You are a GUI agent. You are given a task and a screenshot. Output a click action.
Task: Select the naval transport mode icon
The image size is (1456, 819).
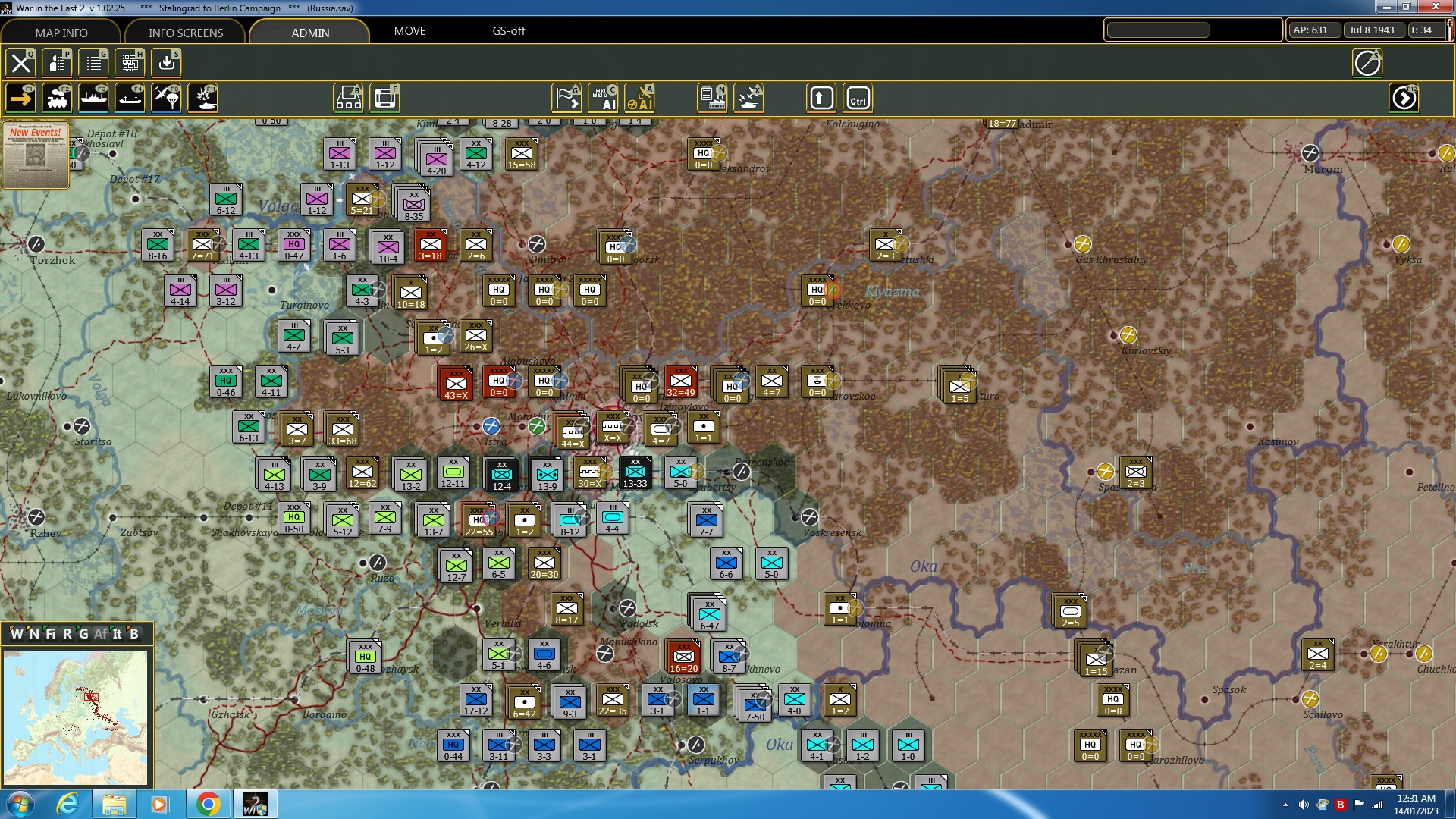(x=93, y=98)
